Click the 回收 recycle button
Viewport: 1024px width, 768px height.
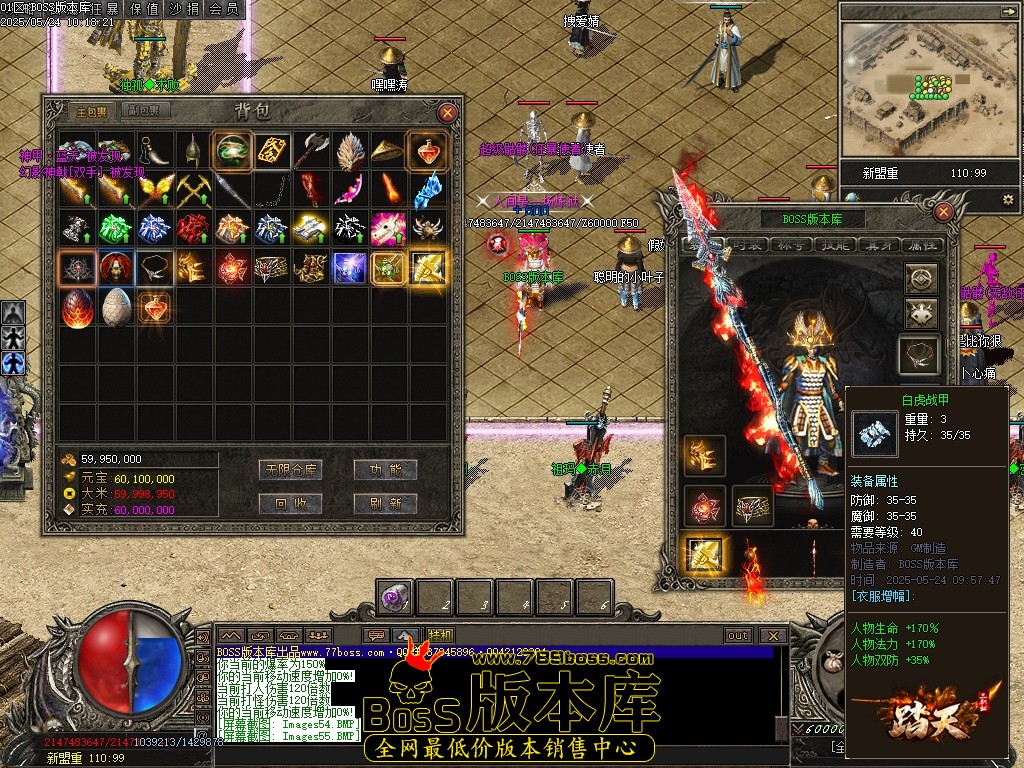pyautogui.click(x=290, y=502)
